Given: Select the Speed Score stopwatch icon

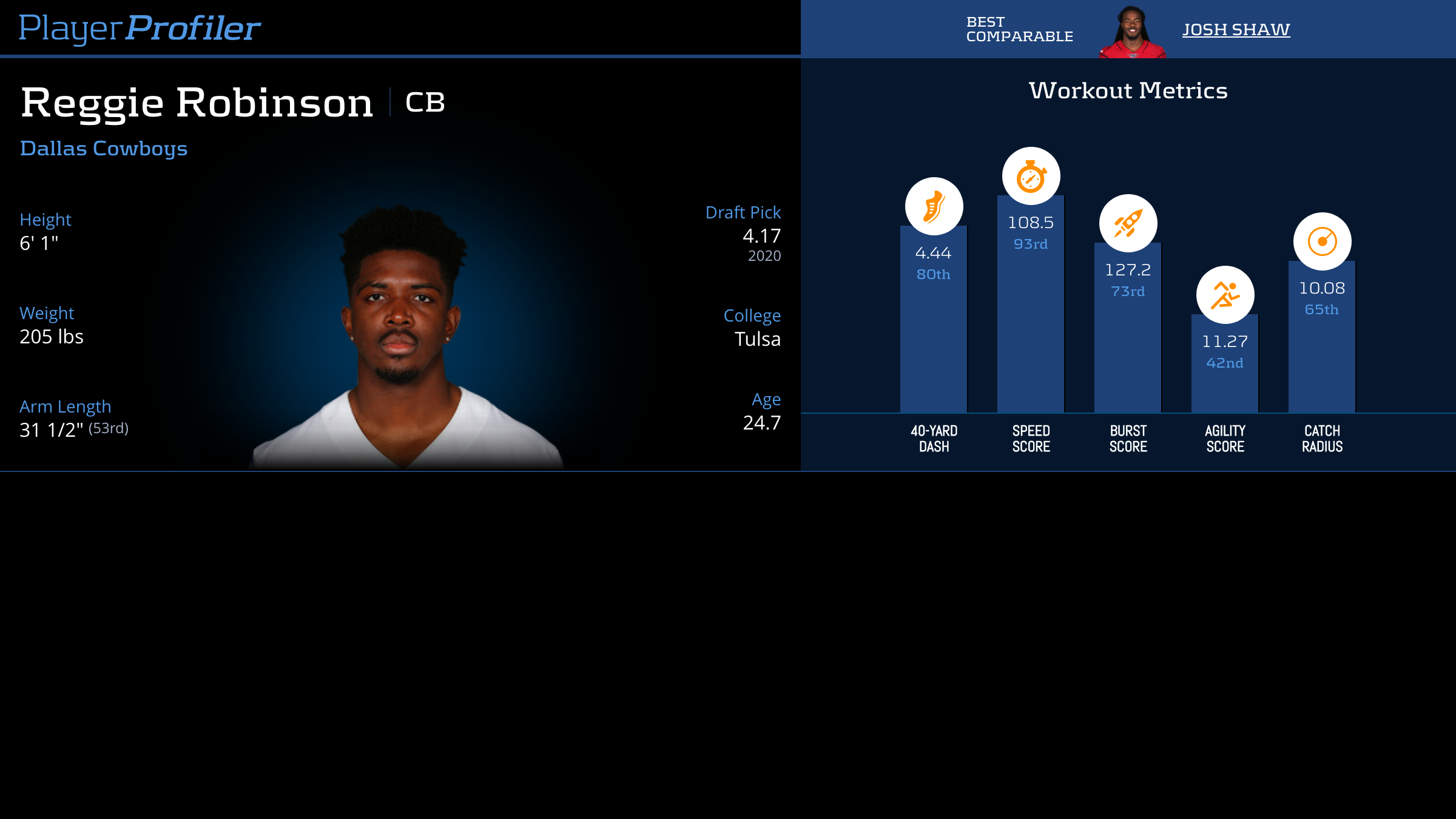Looking at the screenshot, I should click(x=1031, y=176).
